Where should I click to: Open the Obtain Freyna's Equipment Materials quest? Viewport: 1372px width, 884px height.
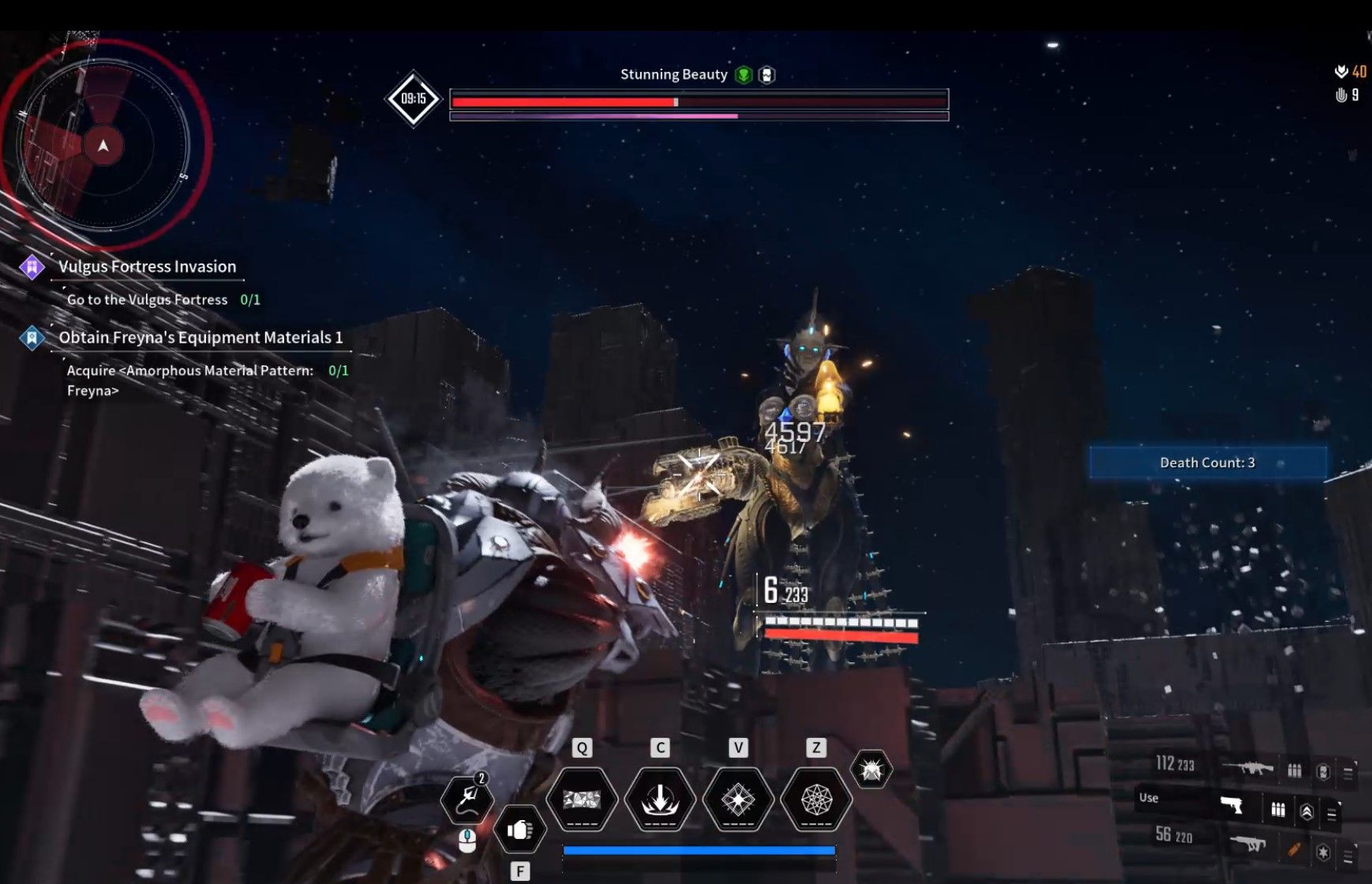201,338
